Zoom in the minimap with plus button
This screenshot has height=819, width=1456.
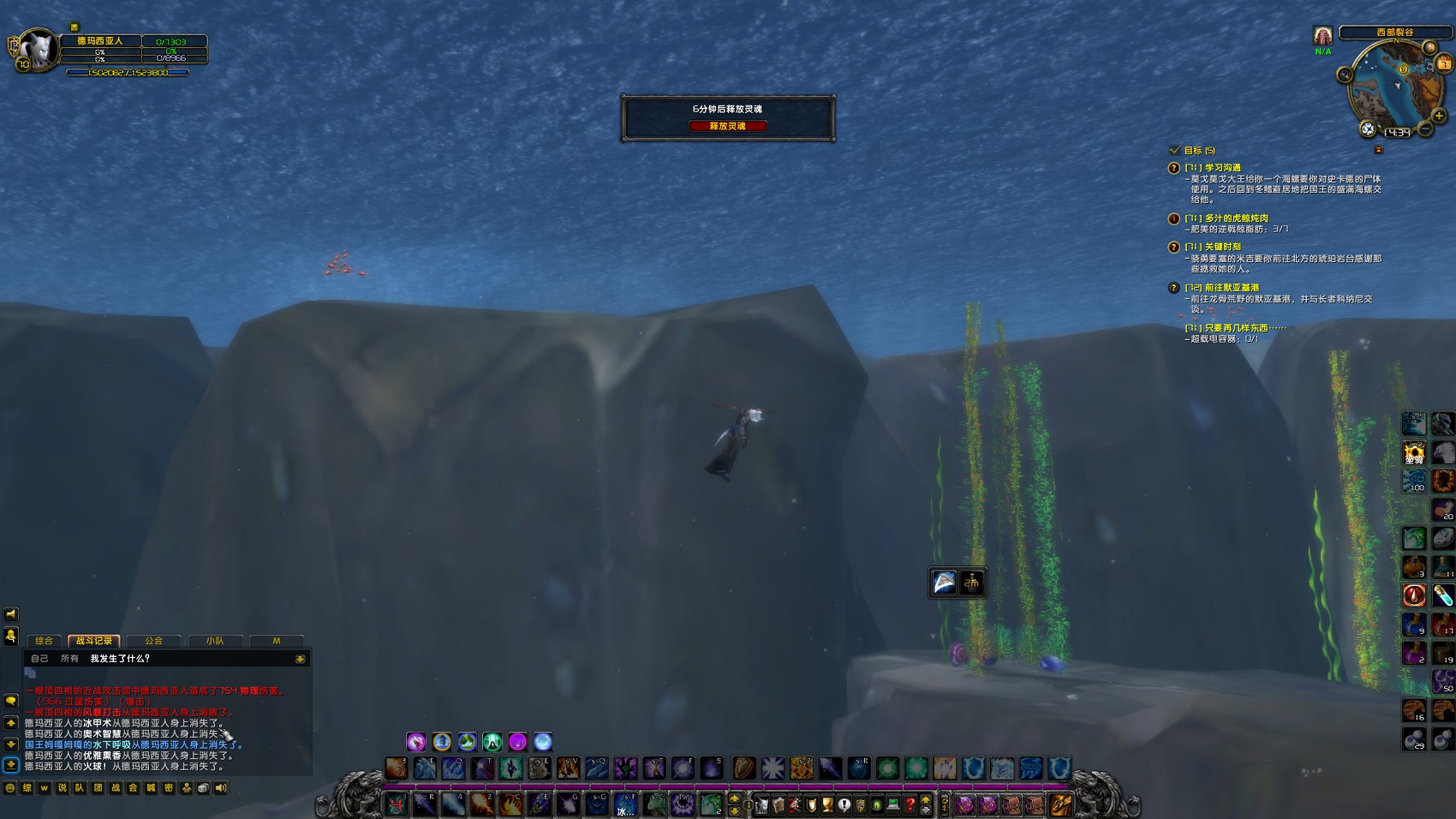[x=1439, y=116]
